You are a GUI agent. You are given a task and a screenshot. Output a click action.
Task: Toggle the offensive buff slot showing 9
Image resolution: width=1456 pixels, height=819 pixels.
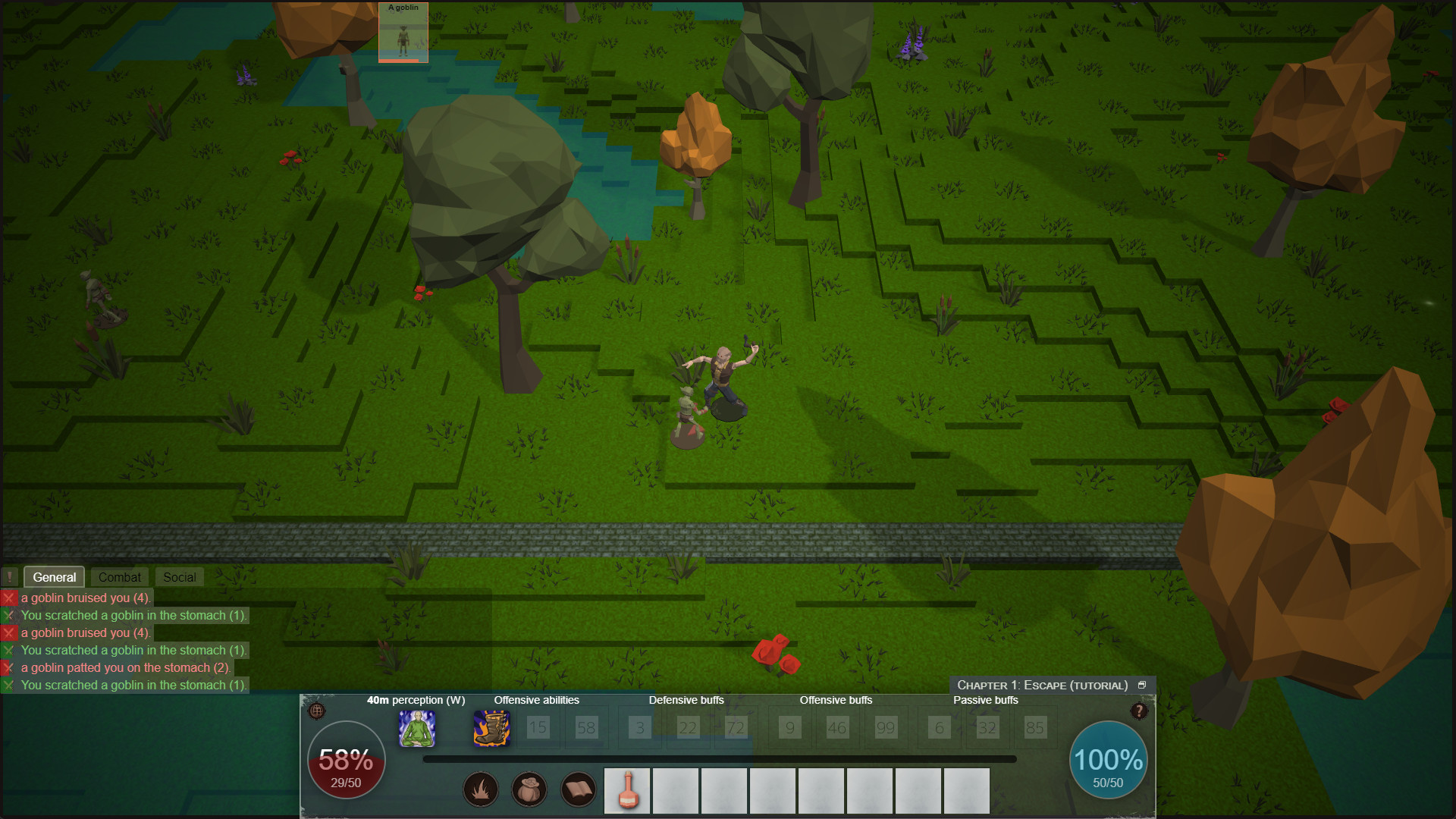point(789,727)
